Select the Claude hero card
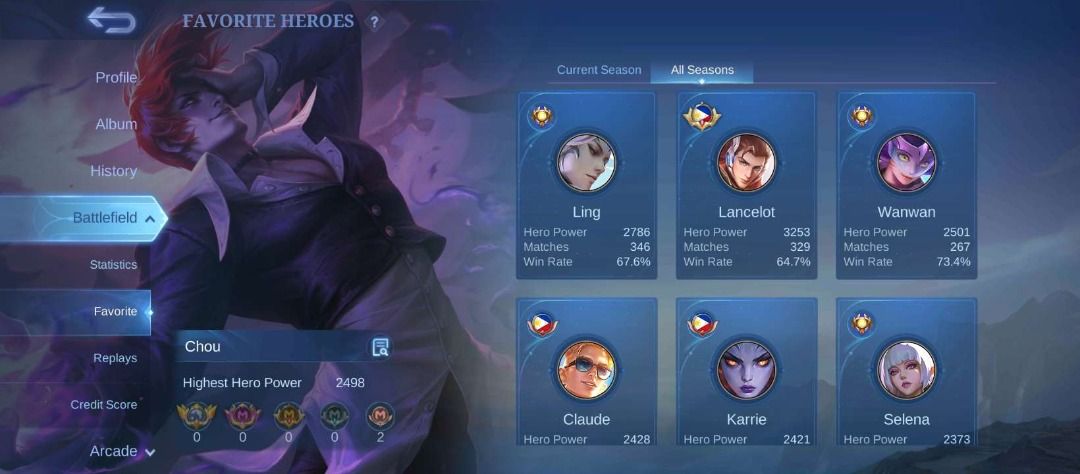This screenshot has height=474, width=1080. 587,375
